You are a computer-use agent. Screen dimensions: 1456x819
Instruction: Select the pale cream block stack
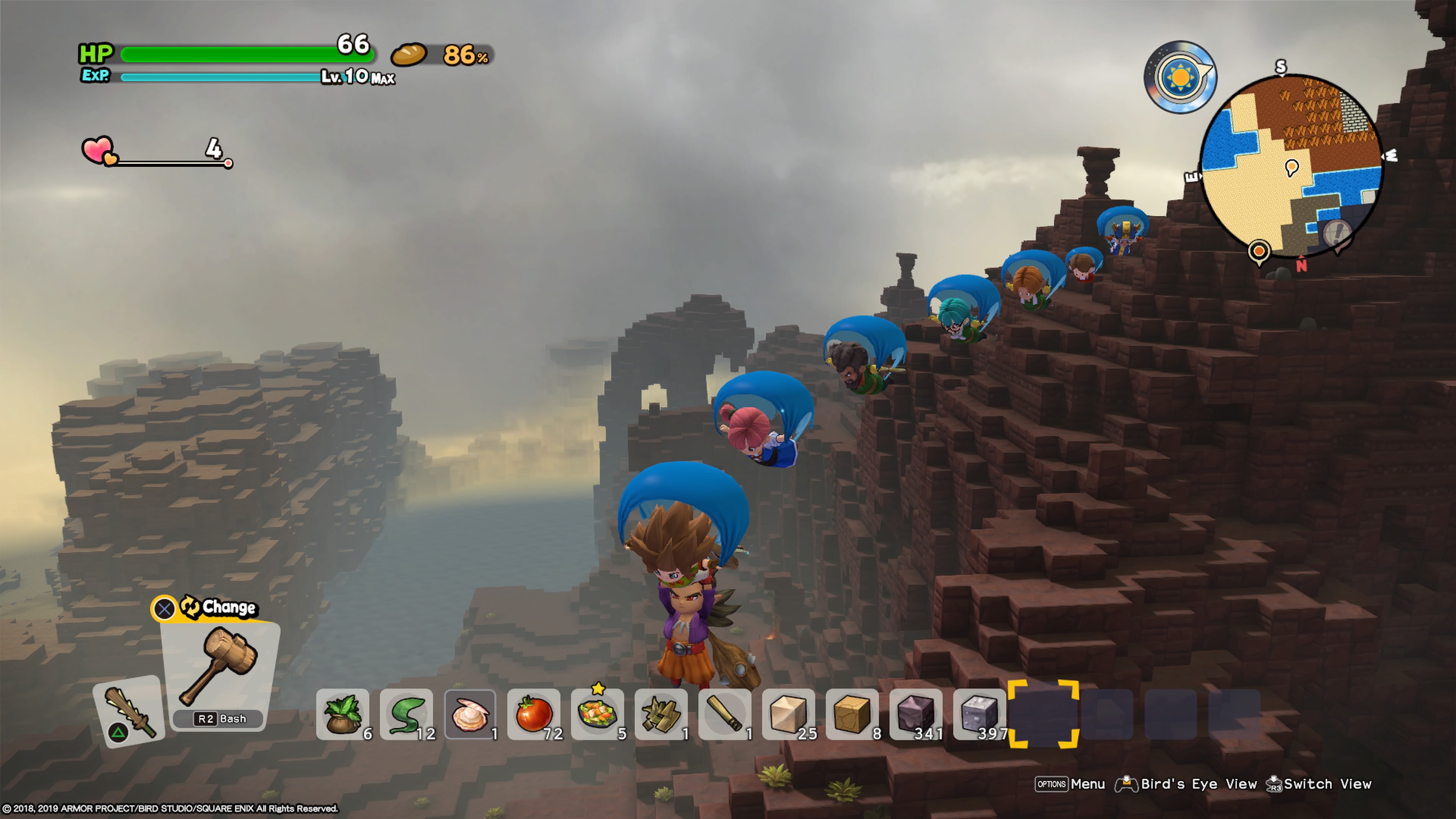pyautogui.click(x=789, y=714)
